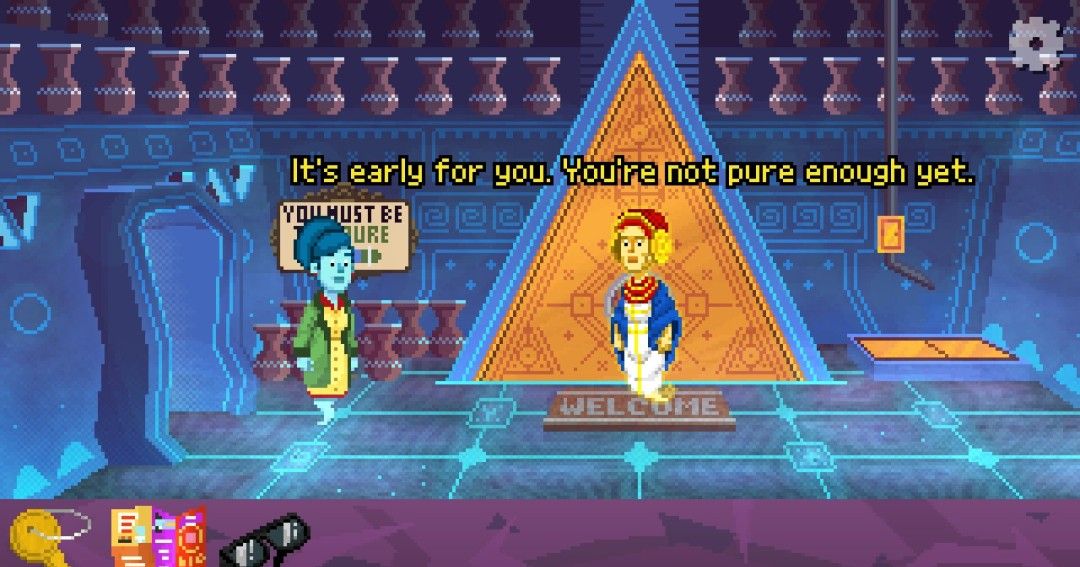Pick the stack of documents in inventory
Viewport: 1080px width, 567px height.
coord(156,536)
